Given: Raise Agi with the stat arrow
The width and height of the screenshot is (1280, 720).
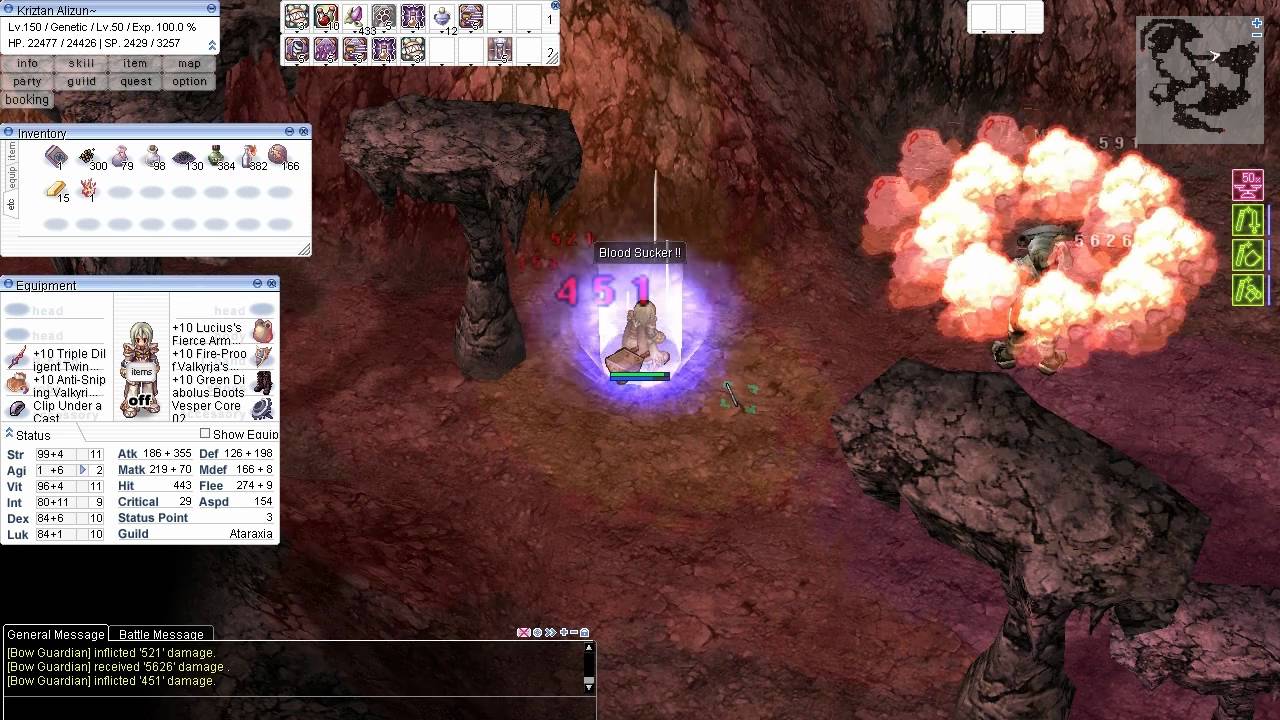Looking at the screenshot, I should click(x=83, y=470).
